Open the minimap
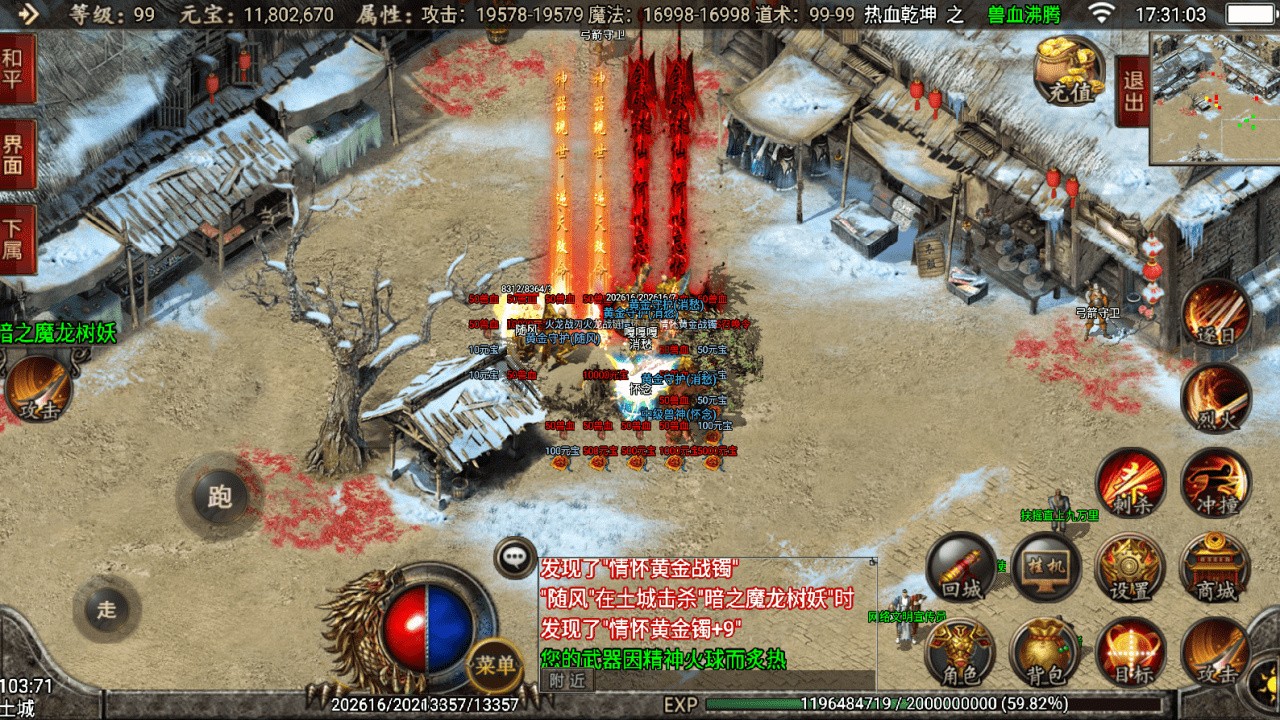 tap(1214, 98)
